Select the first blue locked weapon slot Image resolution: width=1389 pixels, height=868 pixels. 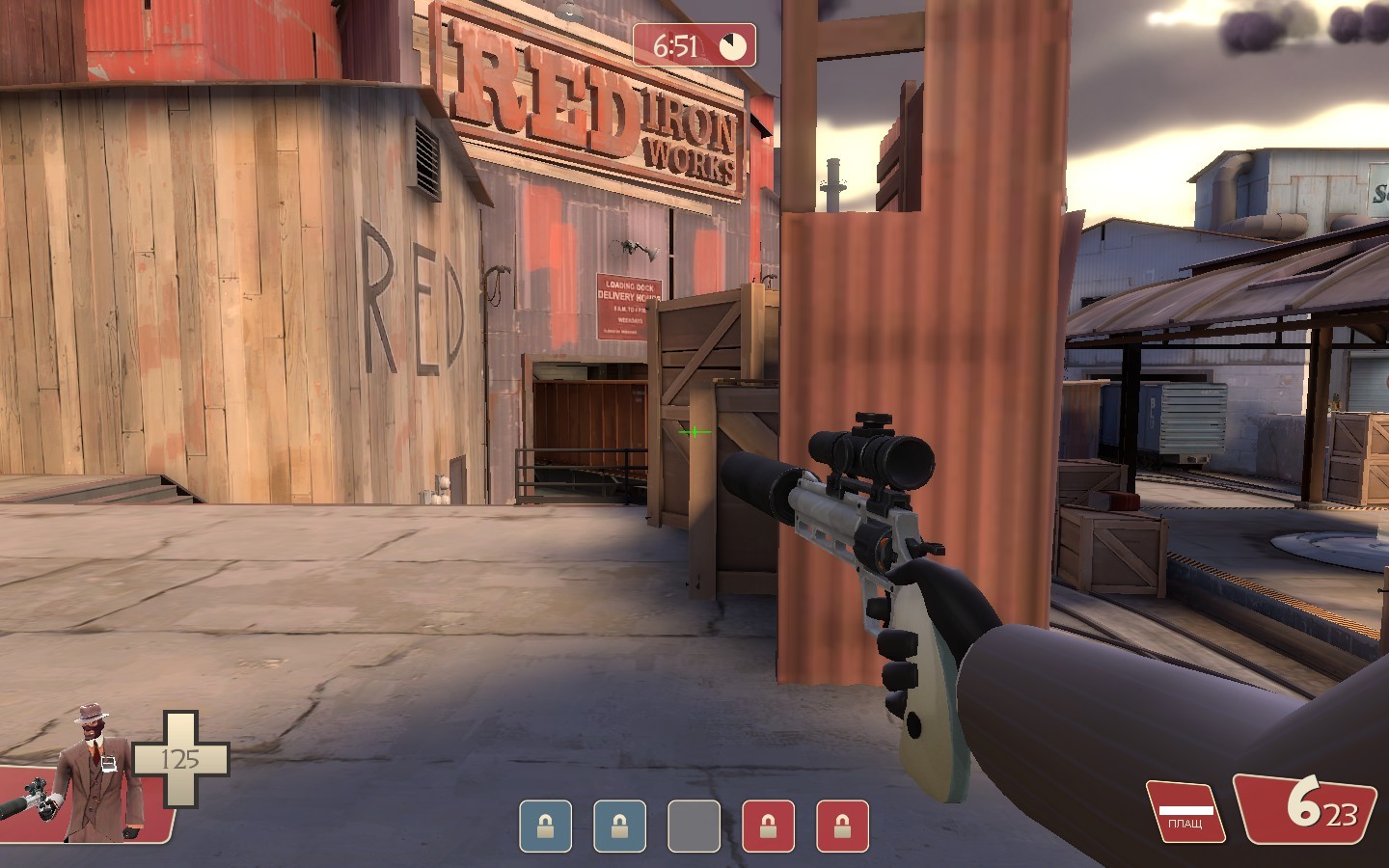(546, 827)
